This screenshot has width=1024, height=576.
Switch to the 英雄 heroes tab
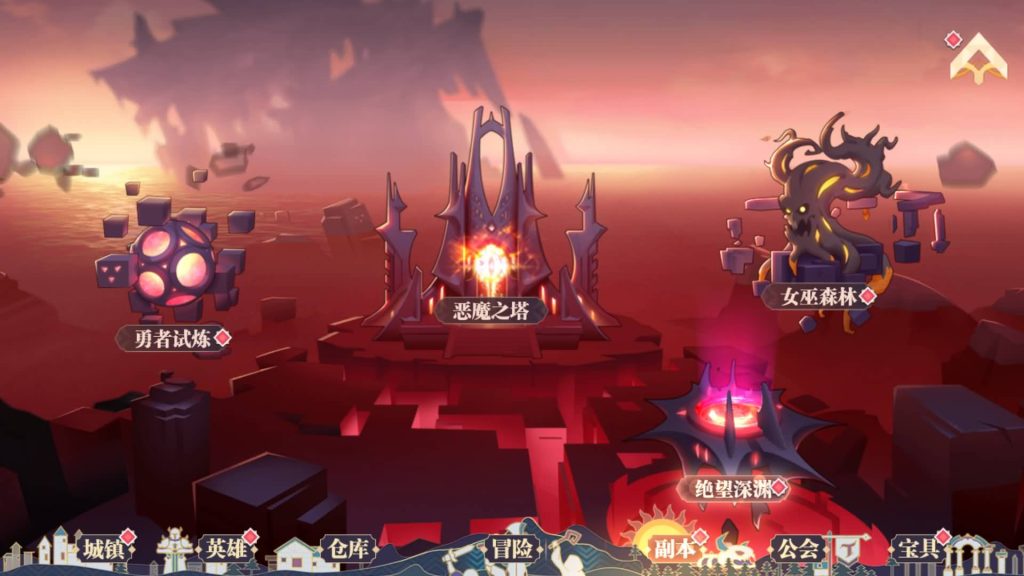click(x=222, y=549)
